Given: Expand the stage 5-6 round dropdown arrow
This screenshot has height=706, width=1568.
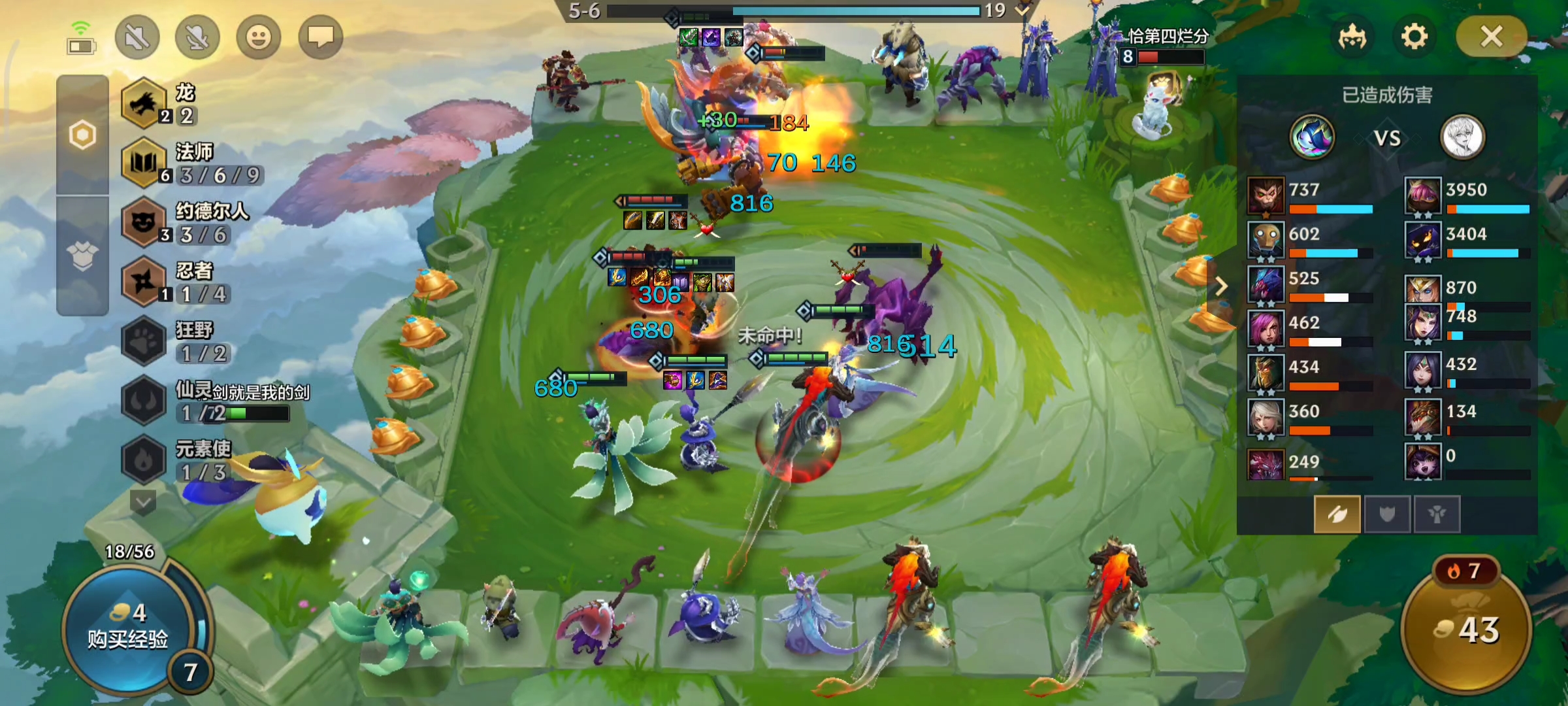Looking at the screenshot, I should [1022, 10].
